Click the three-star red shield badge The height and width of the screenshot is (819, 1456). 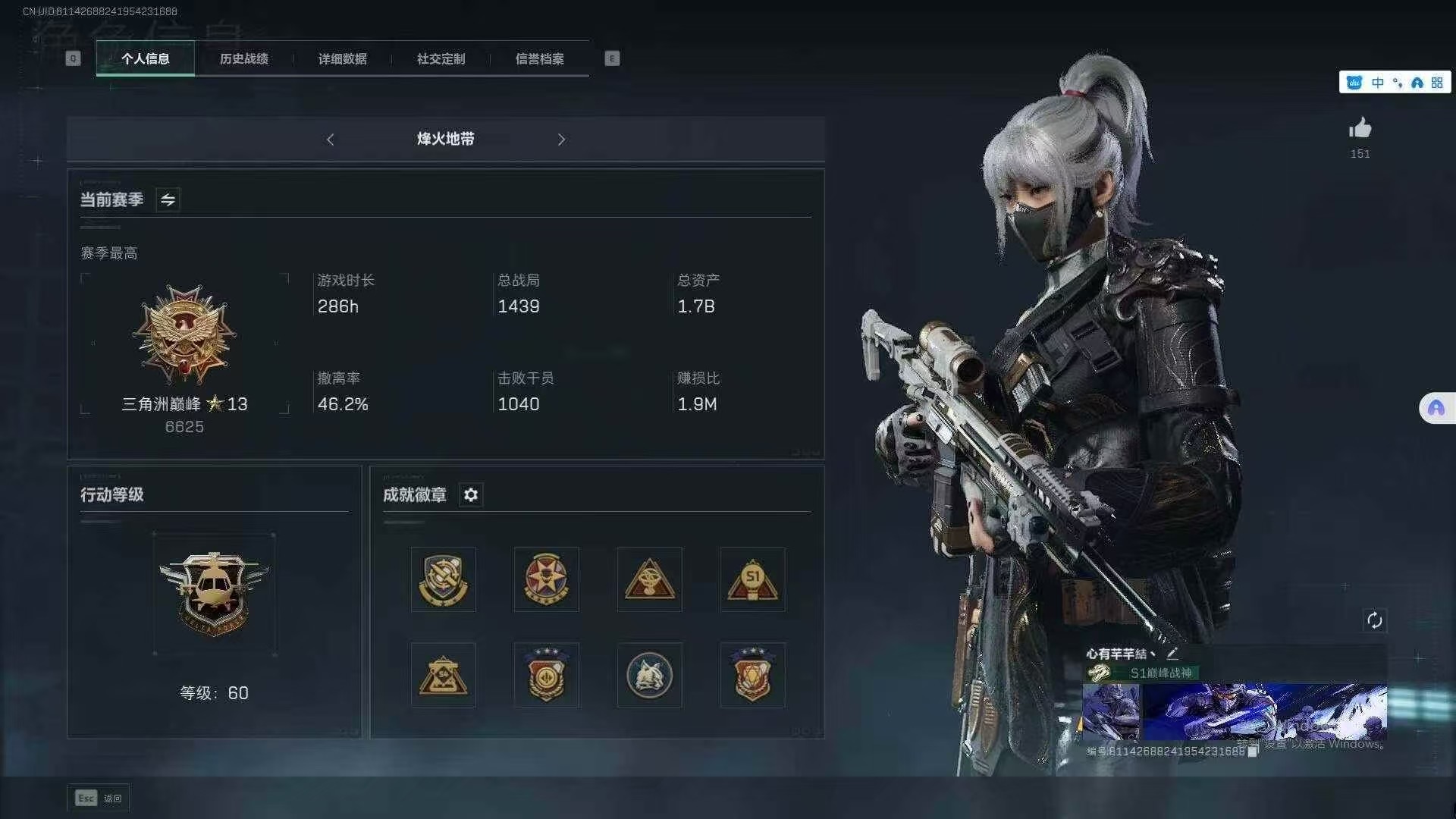(x=752, y=674)
